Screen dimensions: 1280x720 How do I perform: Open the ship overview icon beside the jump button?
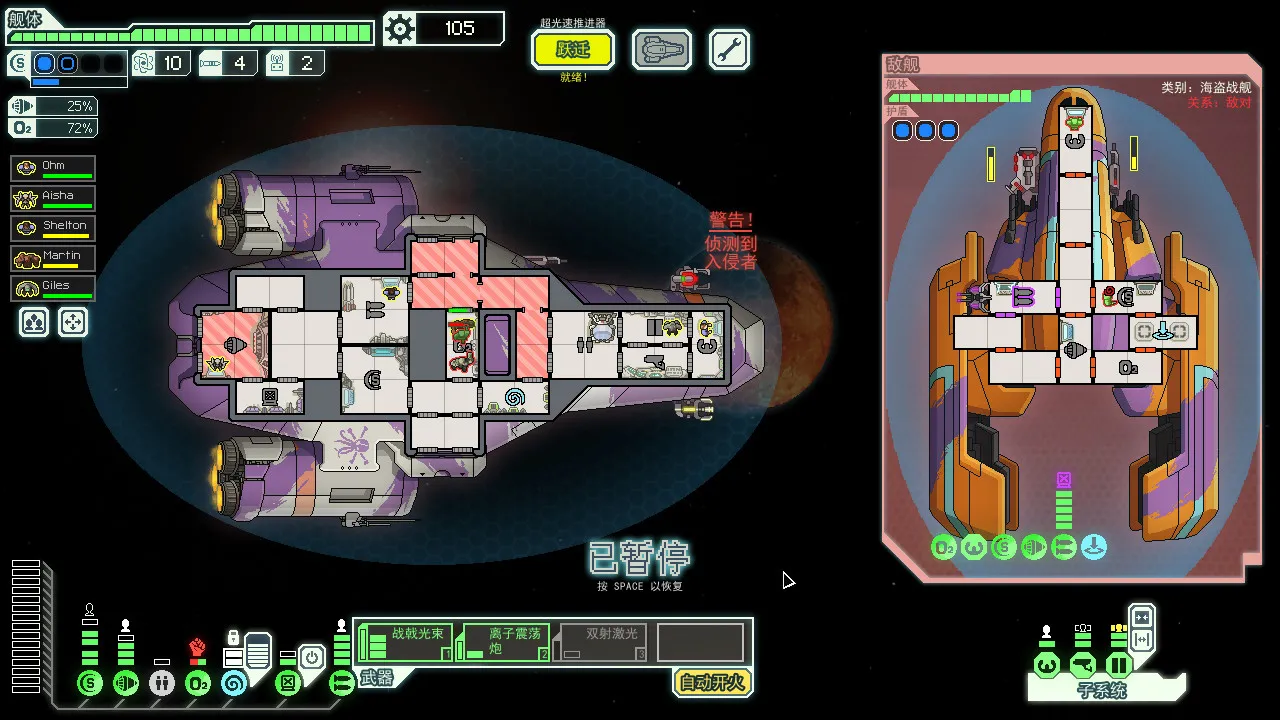[x=661, y=50]
